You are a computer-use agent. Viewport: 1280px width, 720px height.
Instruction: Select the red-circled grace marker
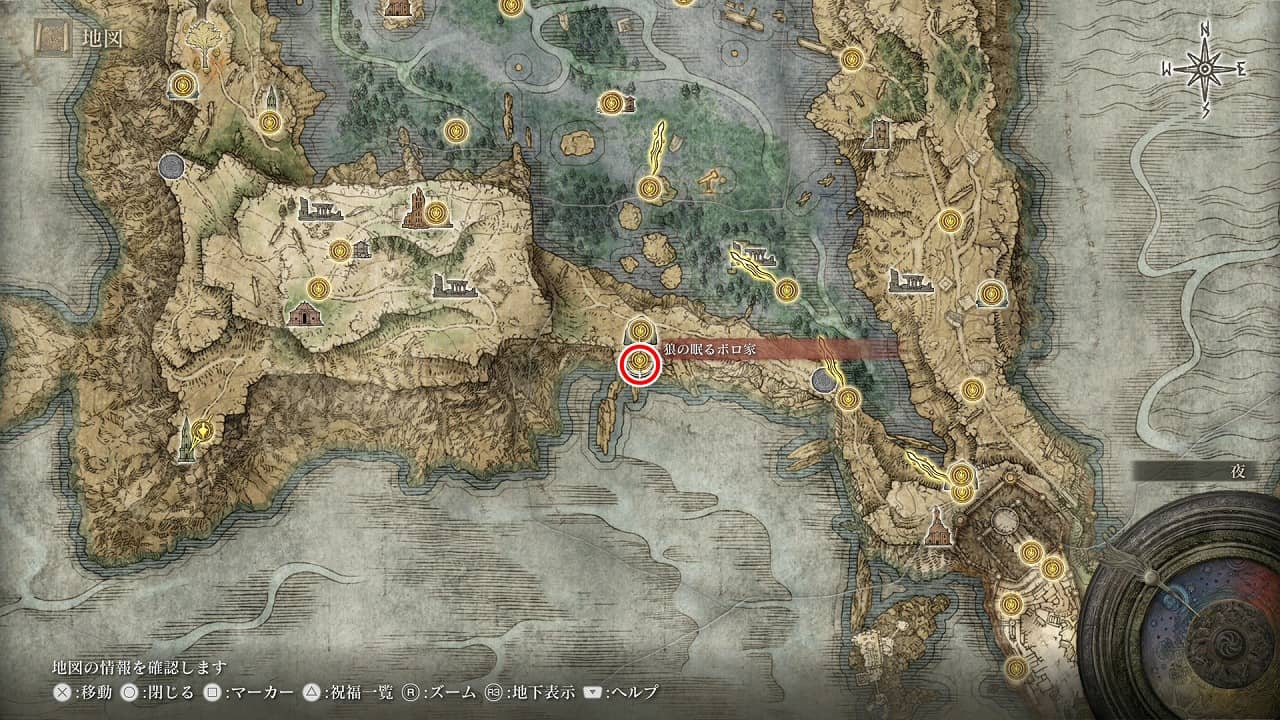638,365
